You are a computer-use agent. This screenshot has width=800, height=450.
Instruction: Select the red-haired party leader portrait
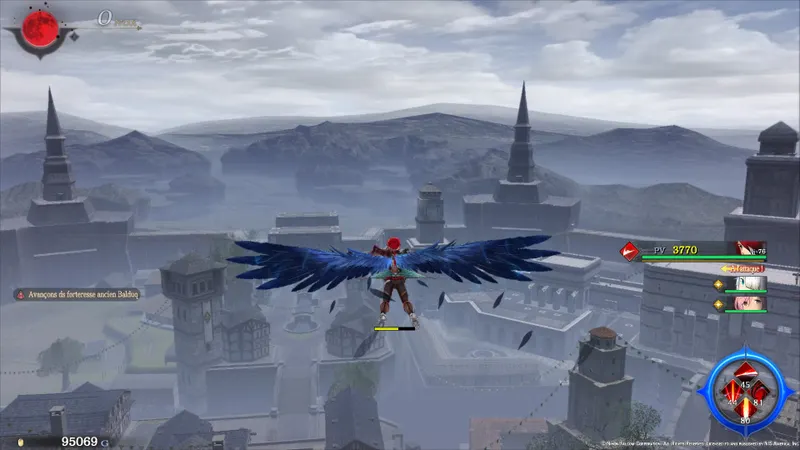(x=745, y=249)
